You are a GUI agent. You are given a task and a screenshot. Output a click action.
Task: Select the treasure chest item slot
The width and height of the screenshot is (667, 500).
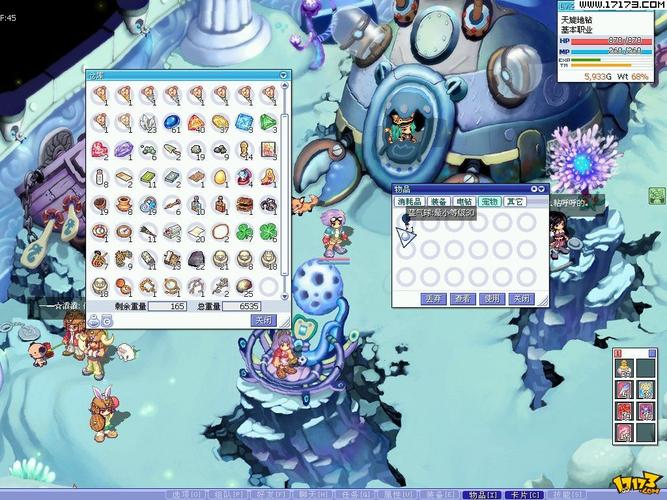click(x=245, y=204)
